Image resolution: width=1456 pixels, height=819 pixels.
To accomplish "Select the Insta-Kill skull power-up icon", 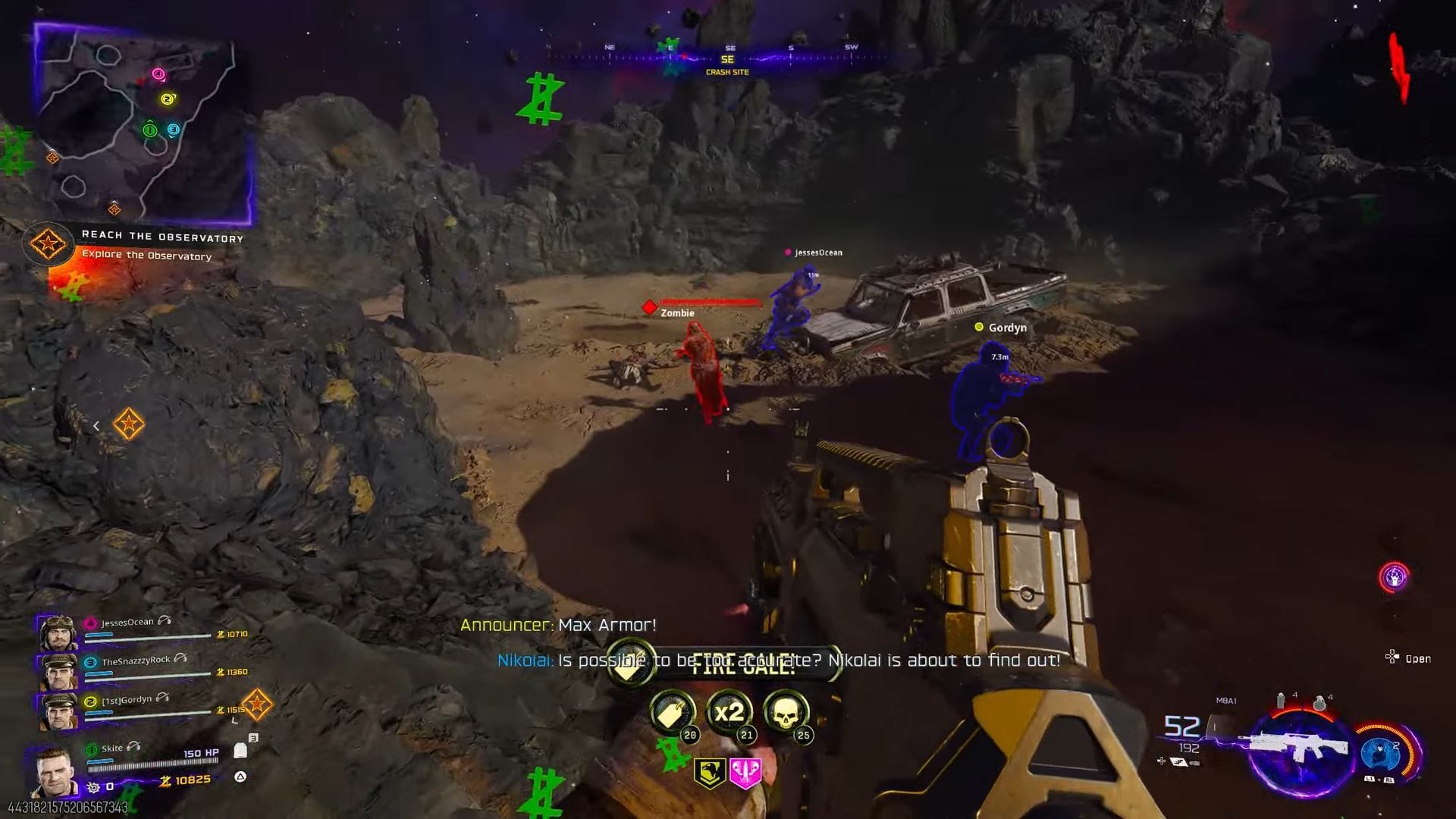I will pyautogui.click(x=786, y=711).
